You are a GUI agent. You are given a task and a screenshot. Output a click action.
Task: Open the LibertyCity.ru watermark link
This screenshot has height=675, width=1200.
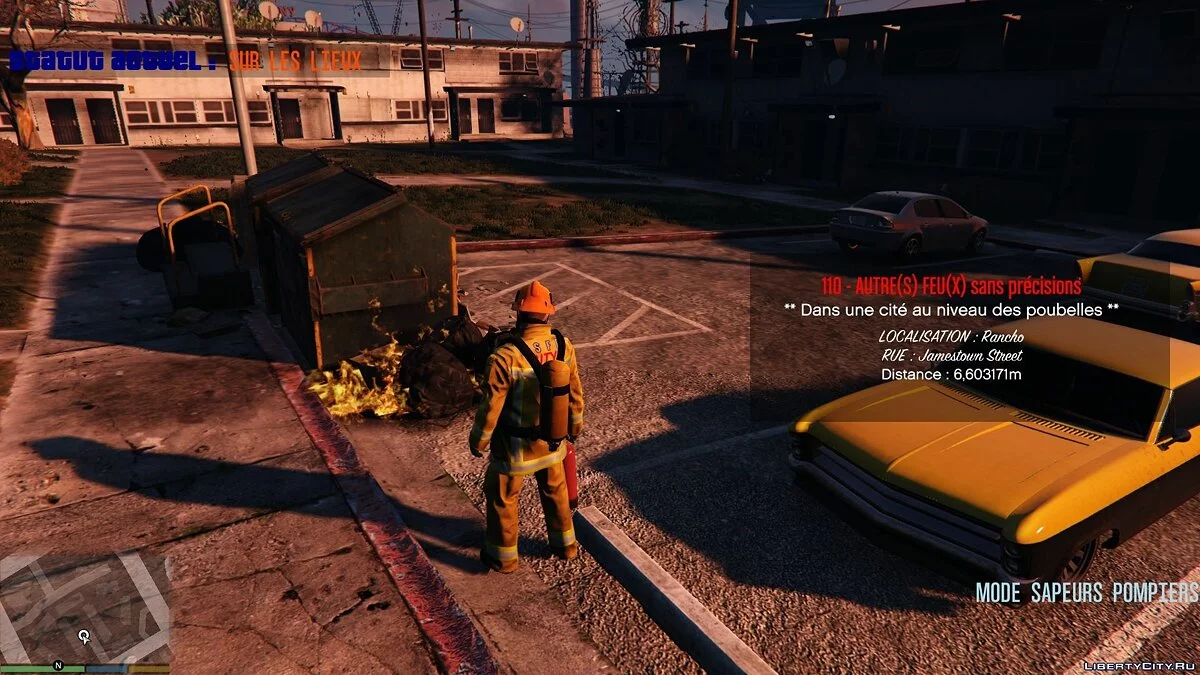(x=1139, y=664)
